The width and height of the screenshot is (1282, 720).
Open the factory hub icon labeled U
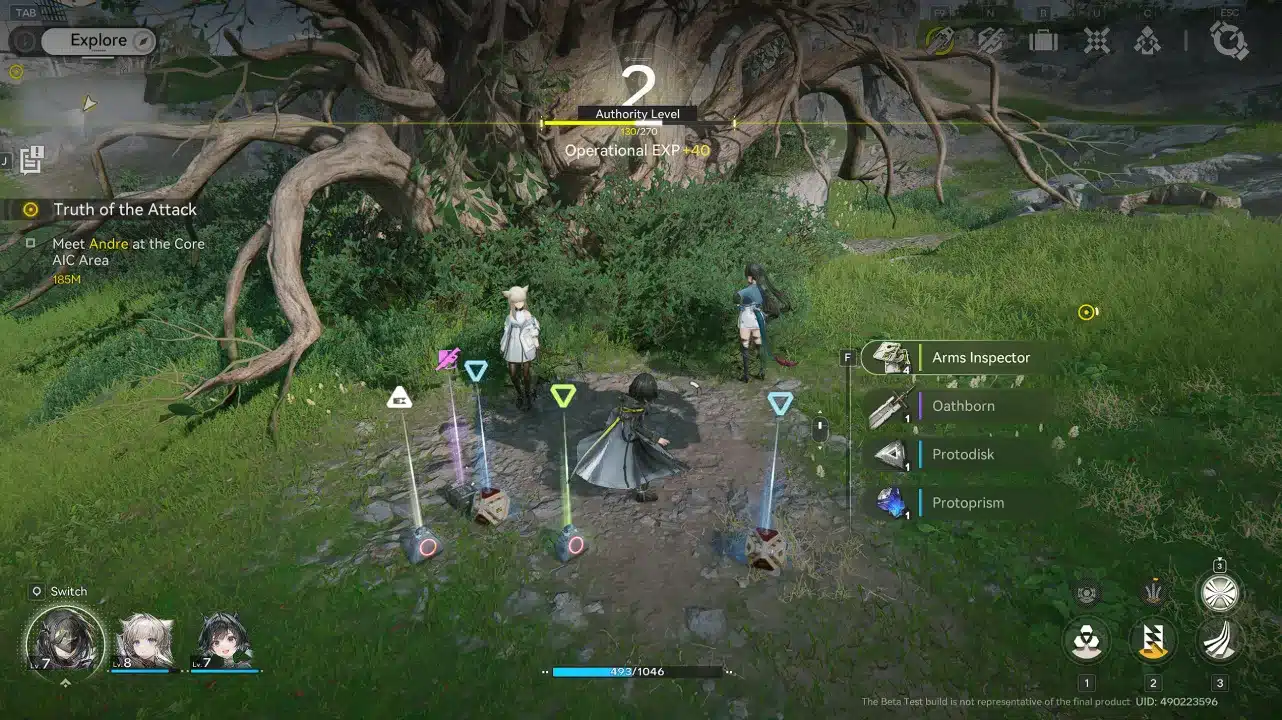coord(1096,40)
